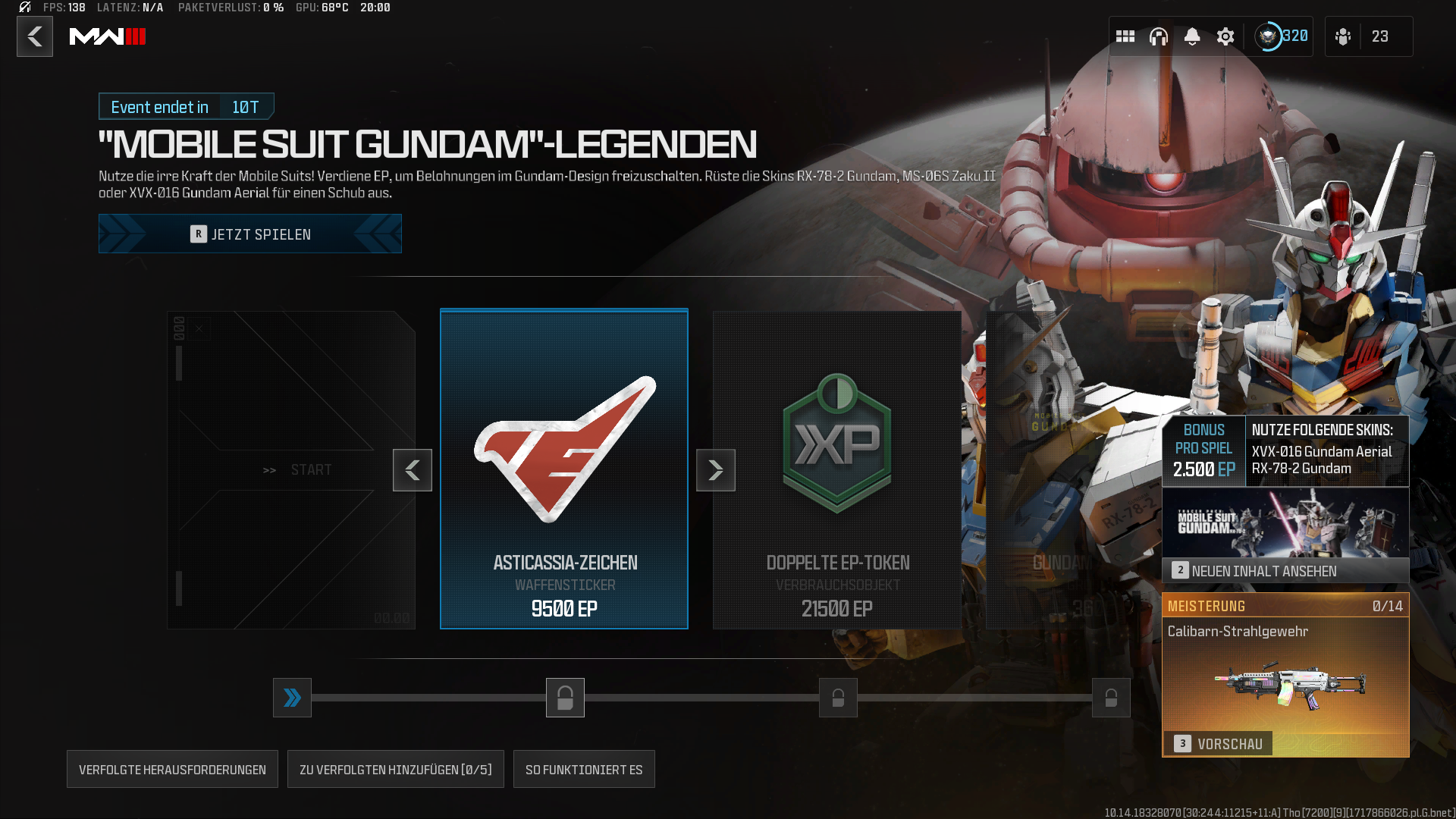Show notifications via bell icon

[x=1192, y=36]
